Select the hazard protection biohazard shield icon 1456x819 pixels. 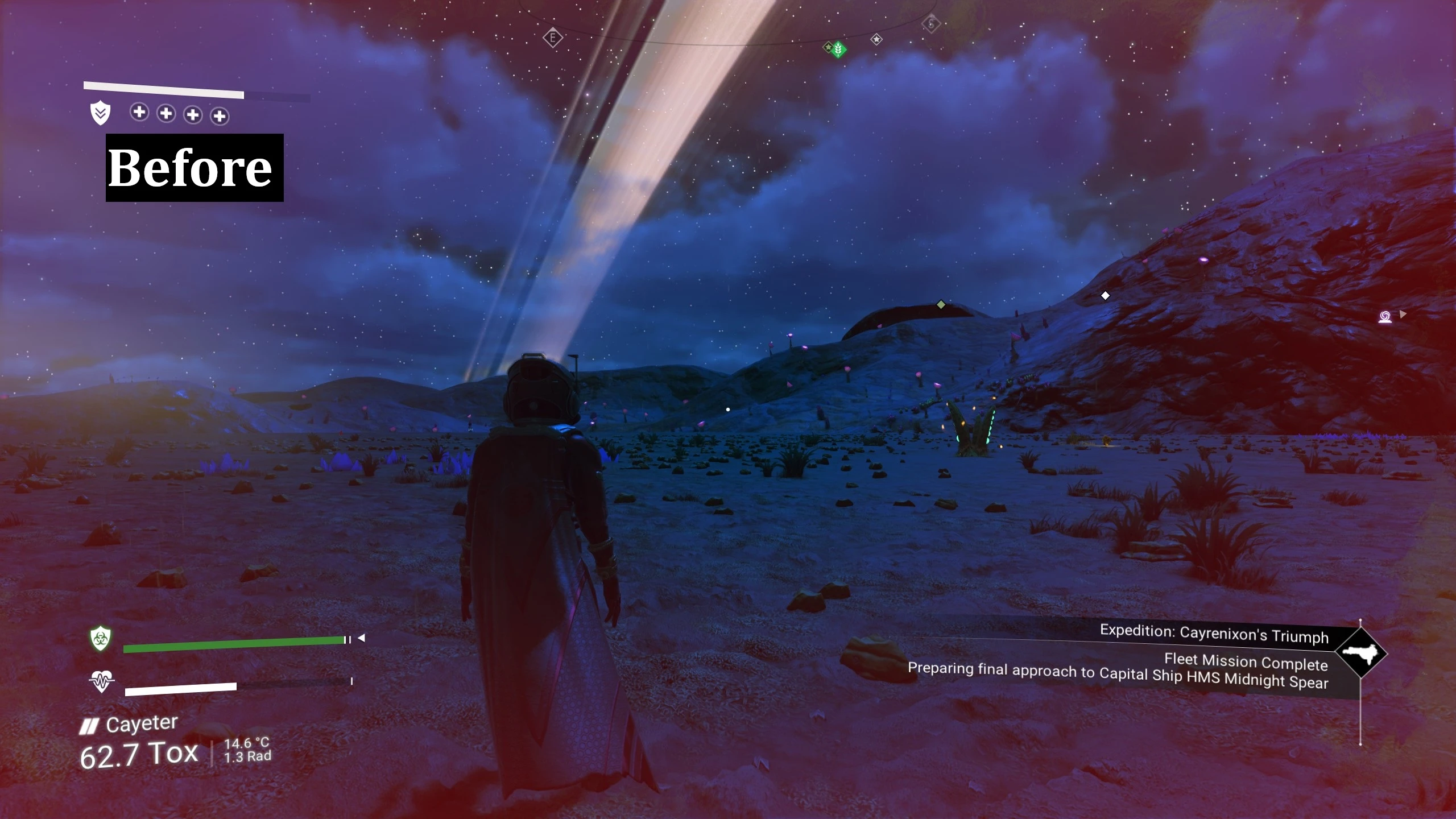101,639
